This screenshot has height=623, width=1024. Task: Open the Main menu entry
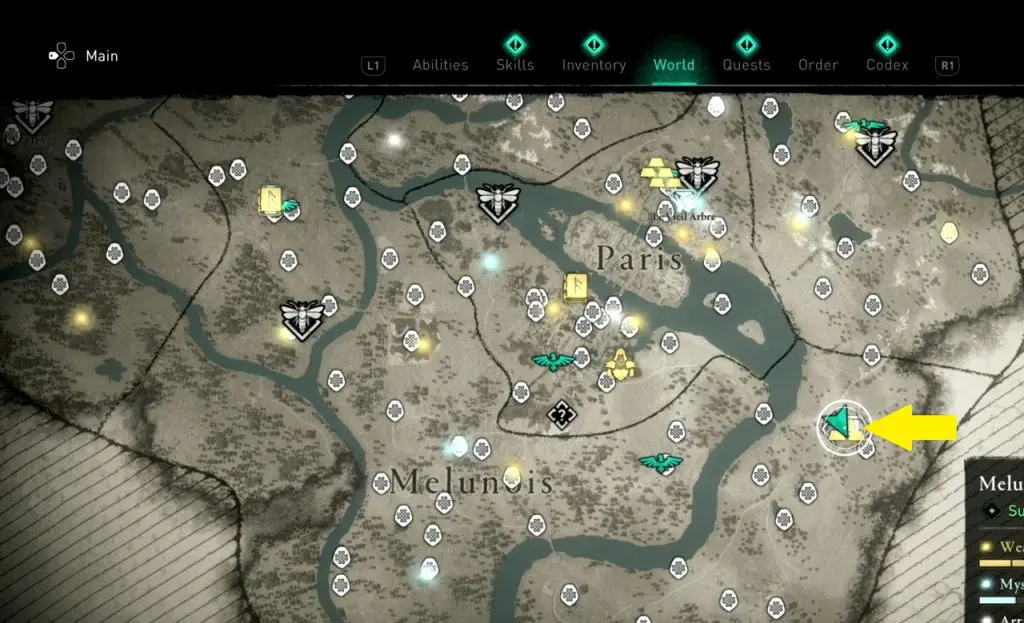101,56
